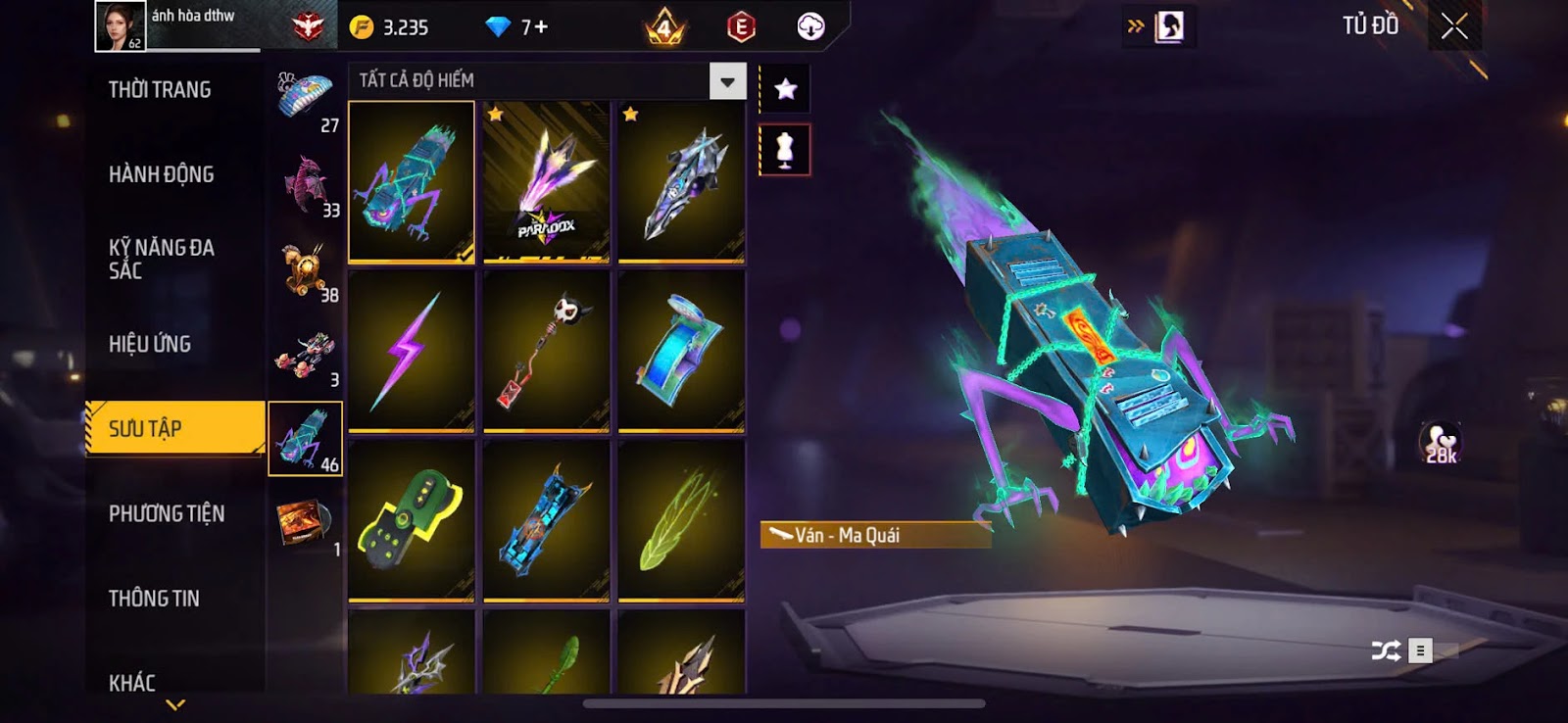Screen dimensions: 1568x723
Task: Expand the Tất Cả Độ Hiếm rarity dropdown
Action: 727,81
